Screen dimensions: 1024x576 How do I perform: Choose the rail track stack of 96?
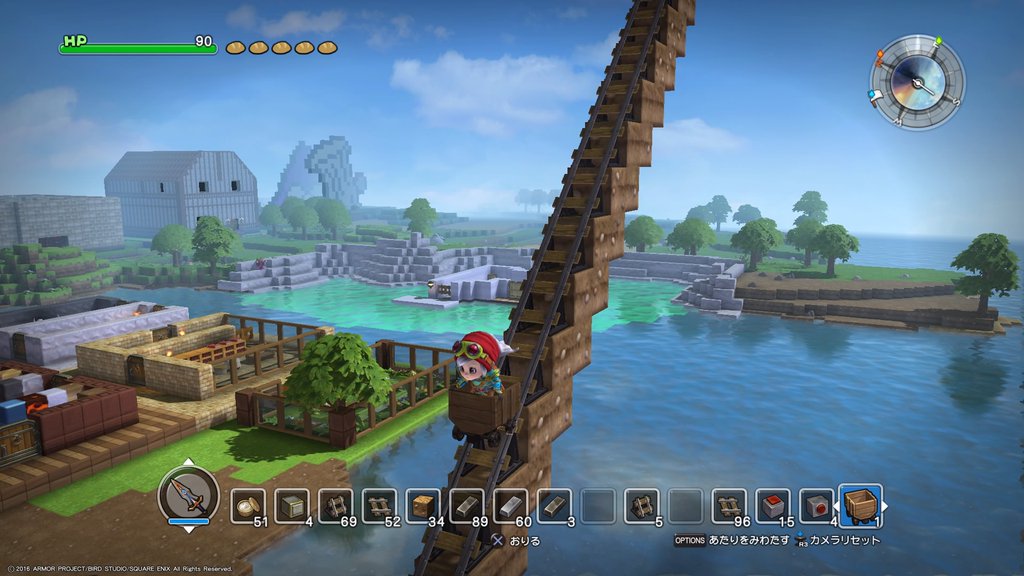coord(729,506)
